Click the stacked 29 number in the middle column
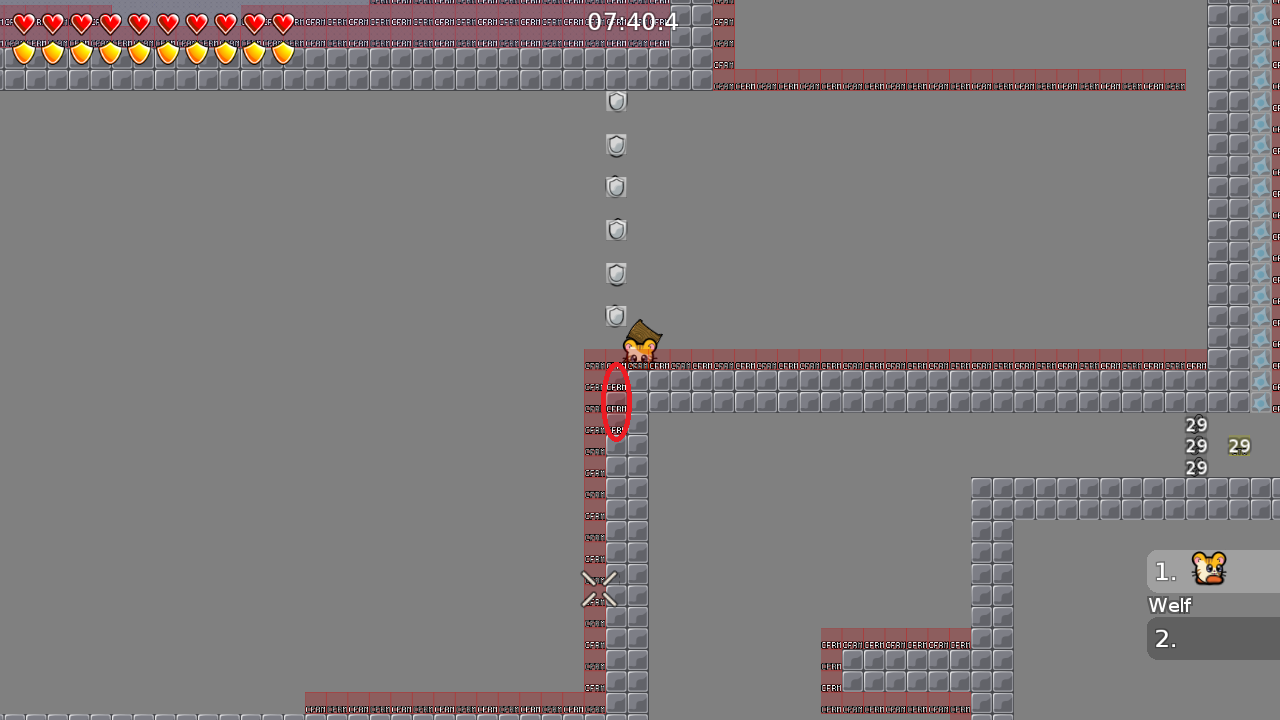This screenshot has height=720, width=1280. point(1196,446)
